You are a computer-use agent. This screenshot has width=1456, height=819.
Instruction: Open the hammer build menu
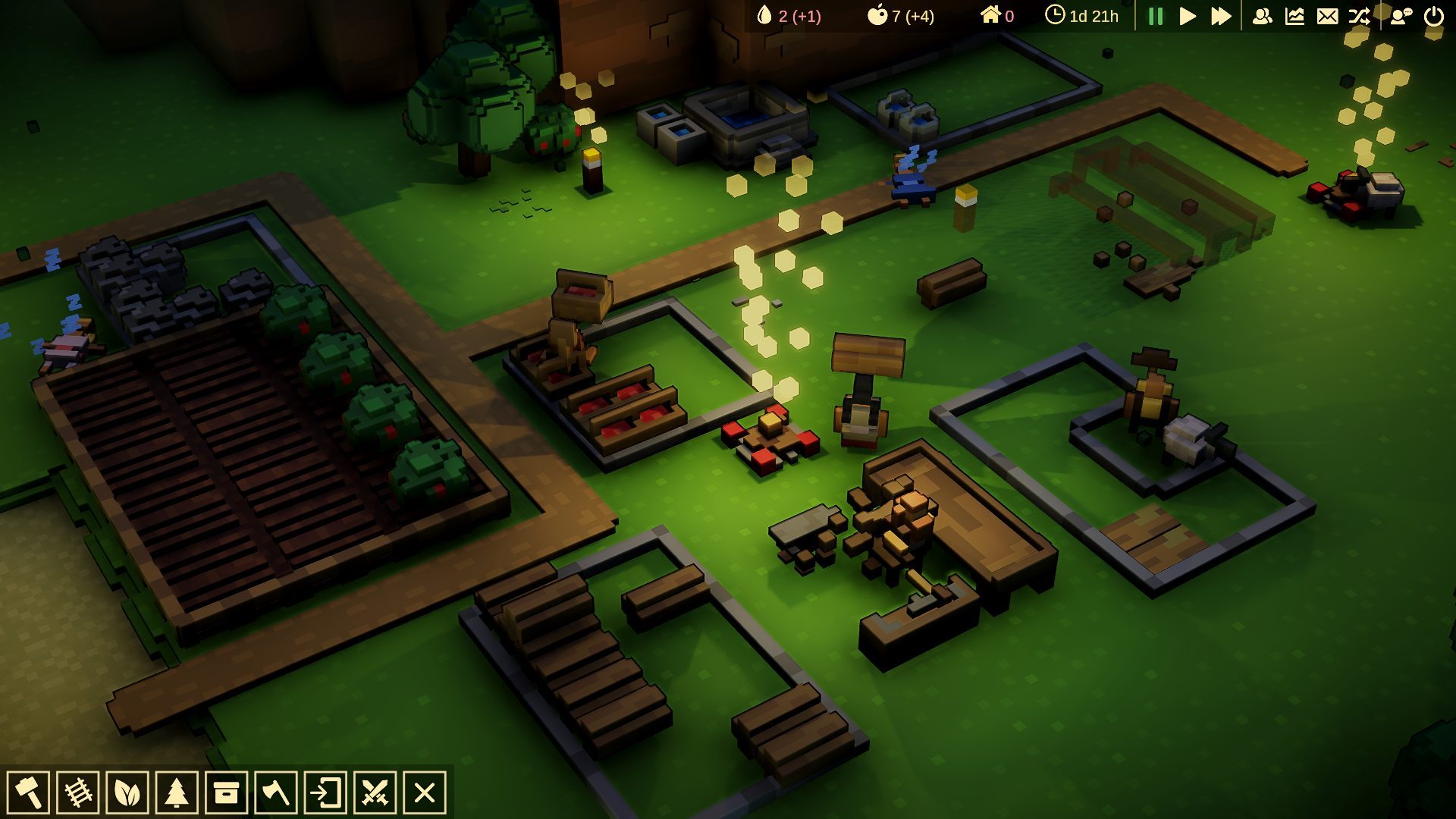tap(29, 793)
